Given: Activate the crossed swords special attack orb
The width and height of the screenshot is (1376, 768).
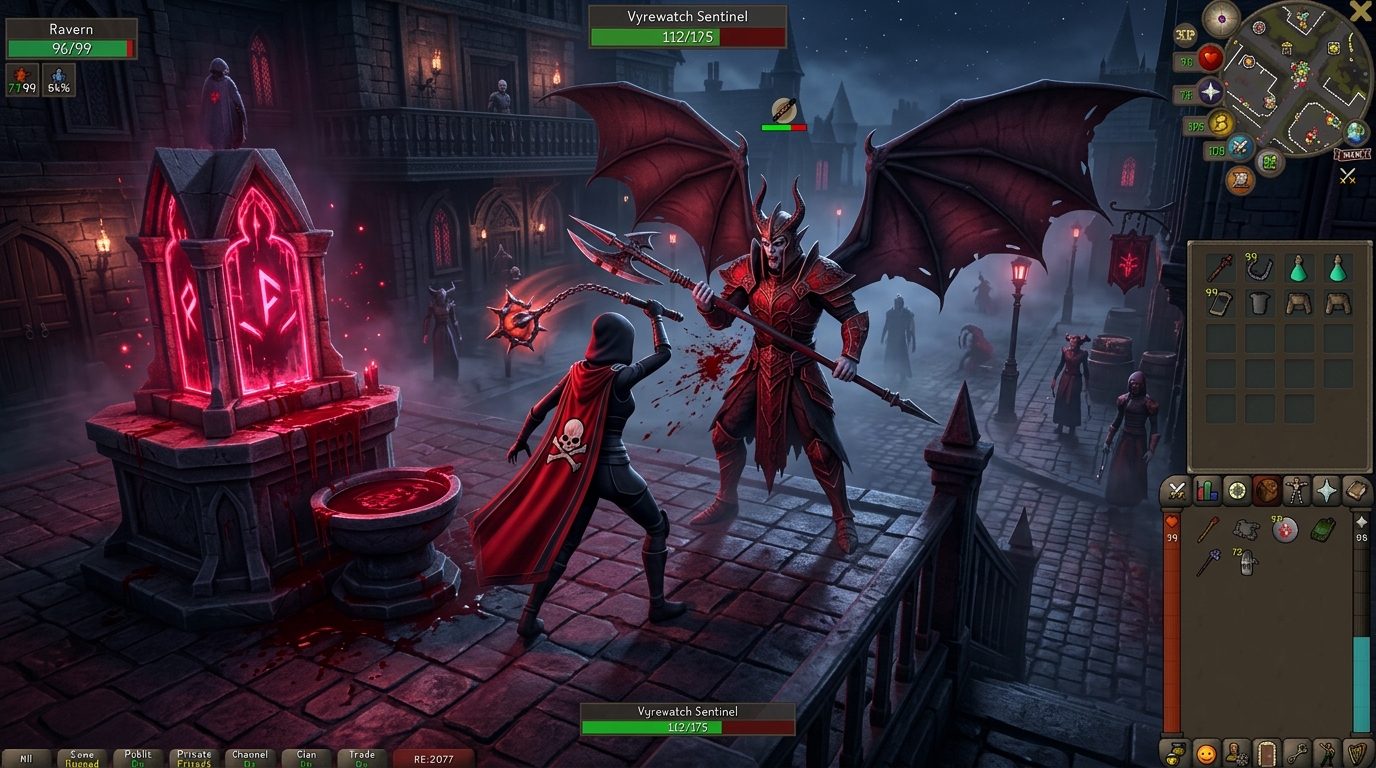Looking at the screenshot, I should pos(1241,149).
